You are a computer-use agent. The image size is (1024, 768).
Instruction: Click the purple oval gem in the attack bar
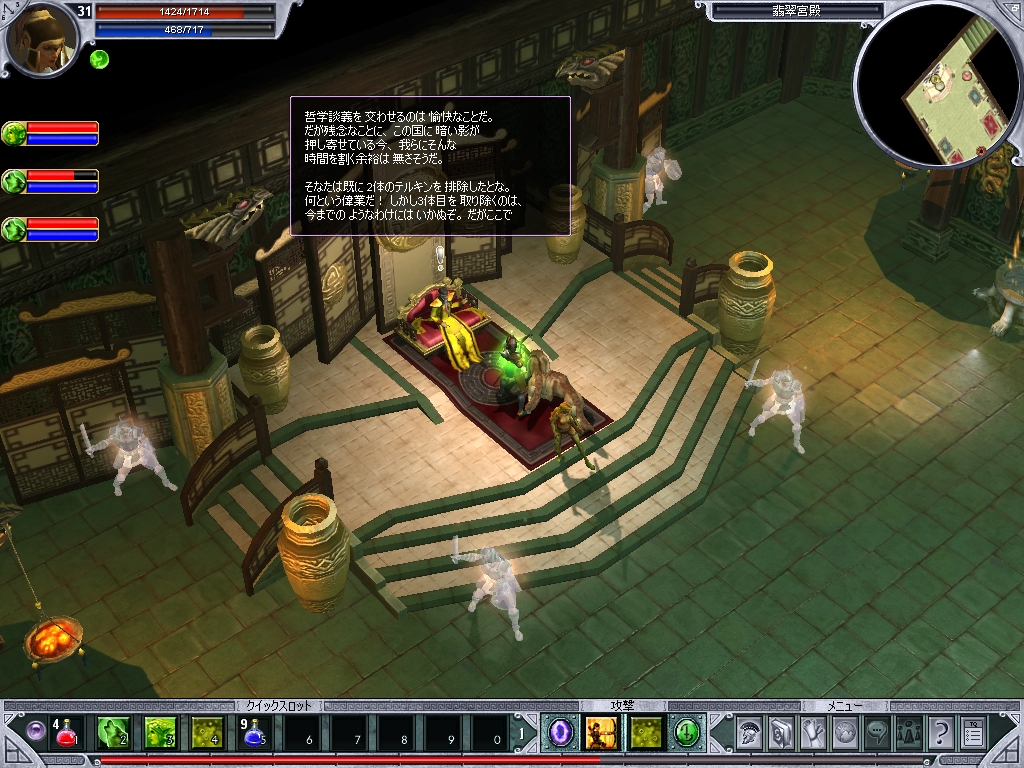coord(558,734)
